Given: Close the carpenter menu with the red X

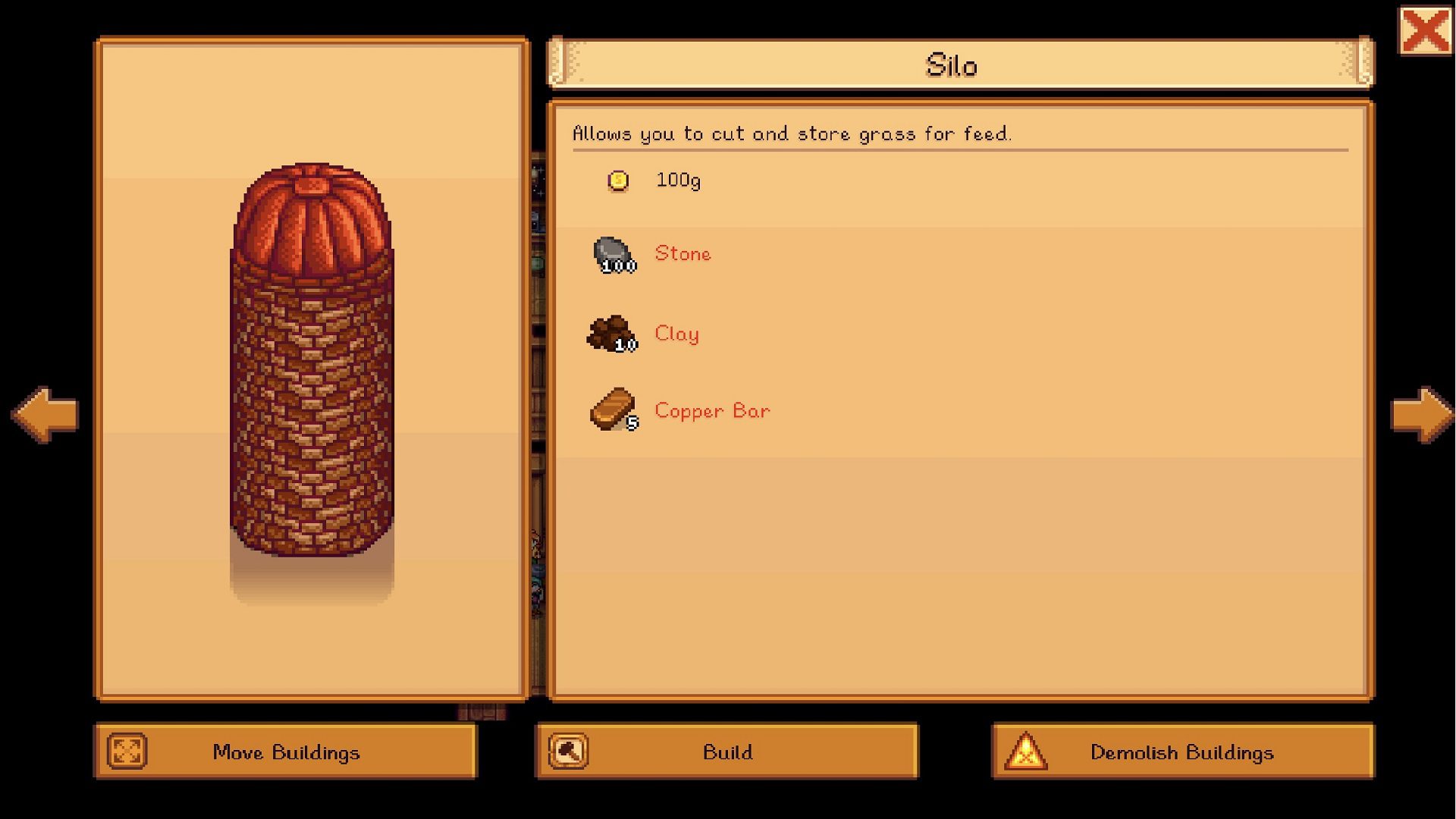Looking at the screenshot, I should tap(1424, 31).
